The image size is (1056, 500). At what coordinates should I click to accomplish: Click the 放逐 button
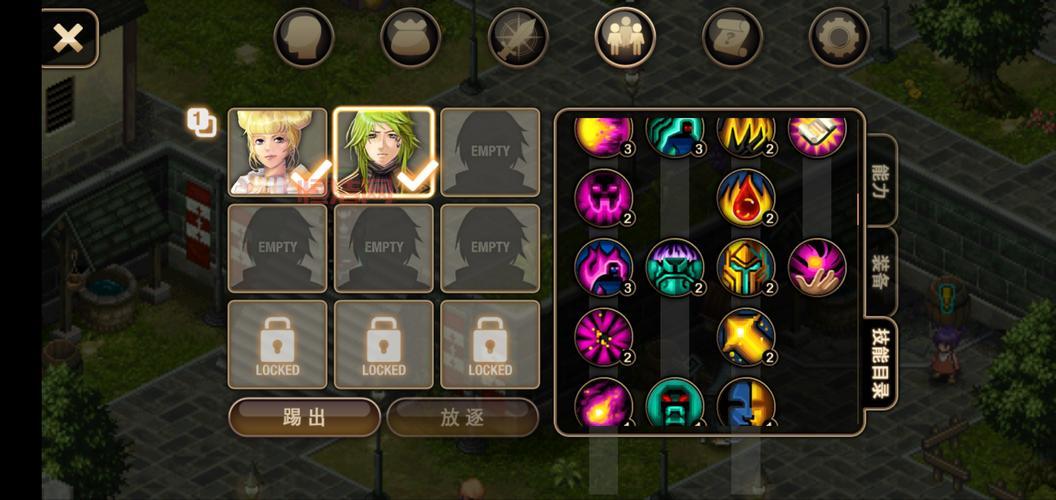coord(462,417)
